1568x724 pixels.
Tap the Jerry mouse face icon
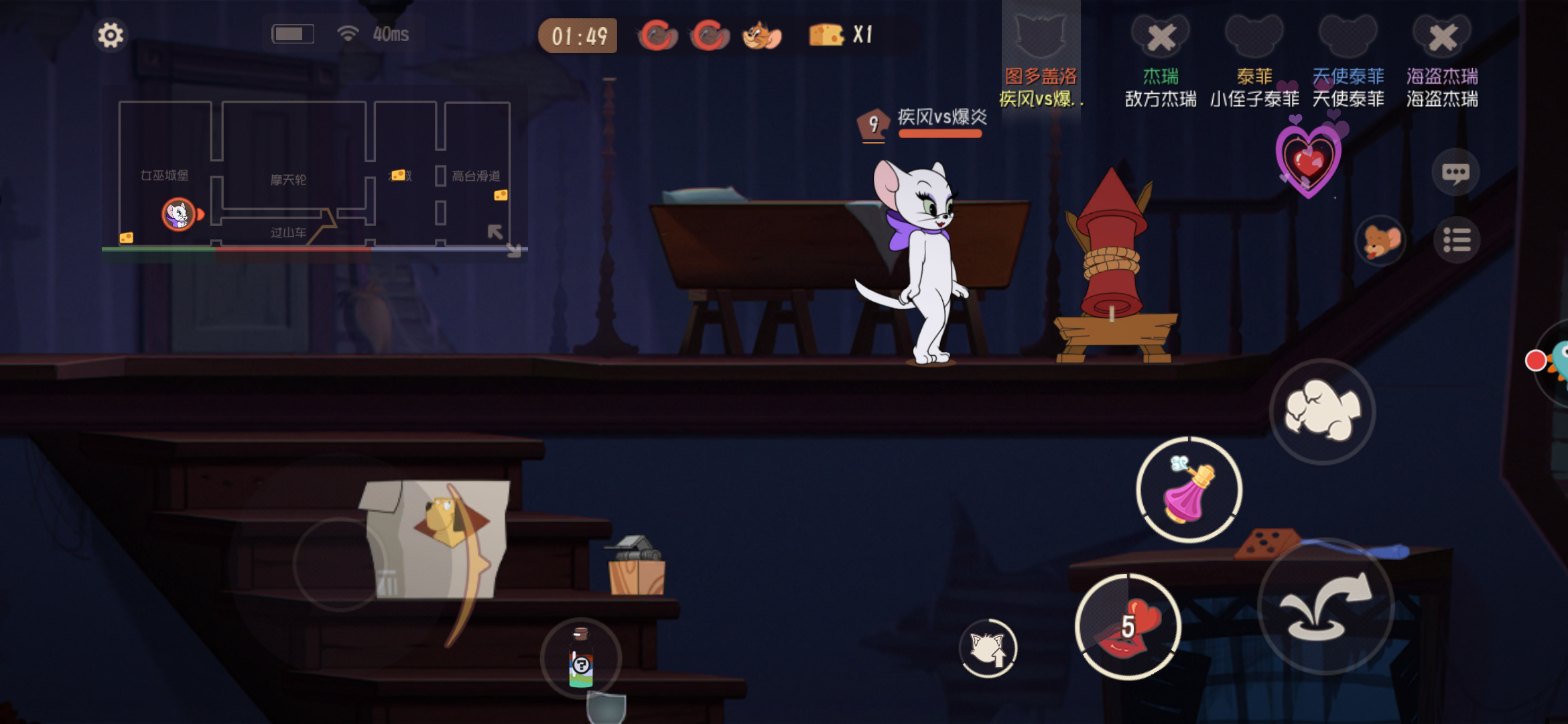point(1381,241)
